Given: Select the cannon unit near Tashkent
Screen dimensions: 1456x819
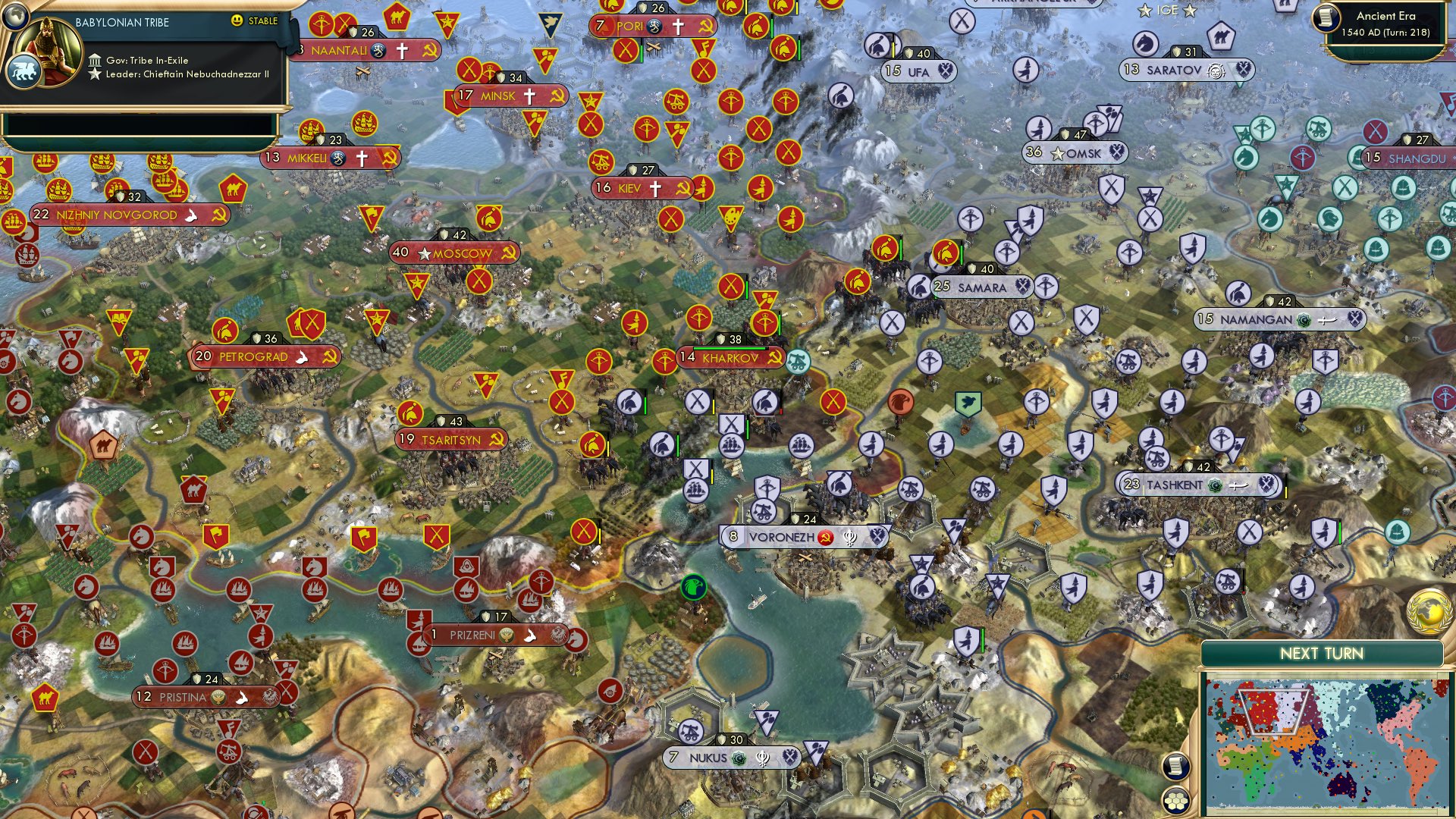Looking at the screenshot, I should [x=1158, y=459].
